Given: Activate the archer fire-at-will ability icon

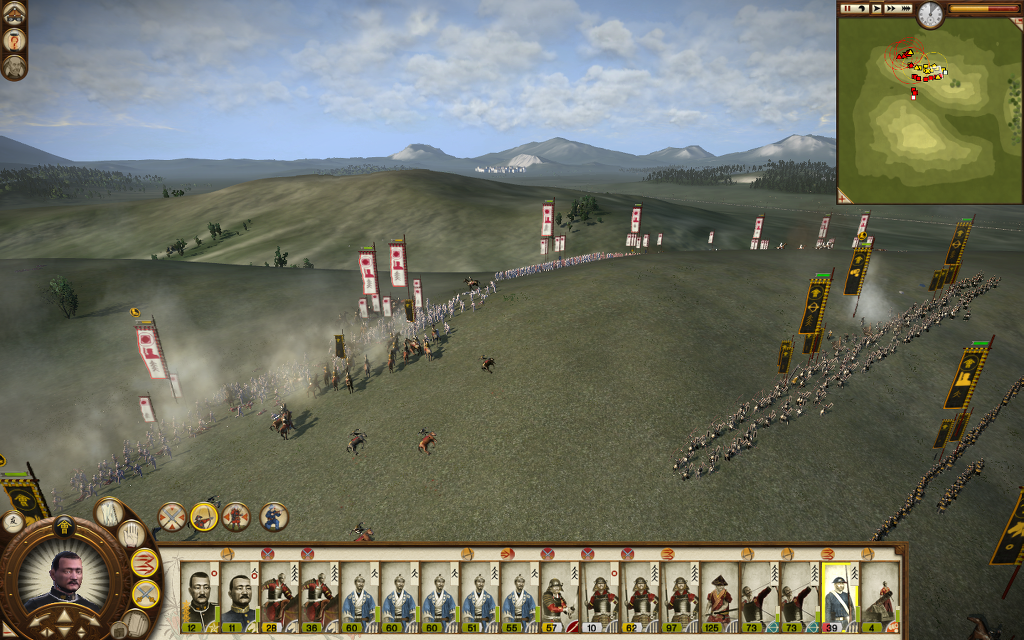Looking at the screenshot, I should point(204,517).
